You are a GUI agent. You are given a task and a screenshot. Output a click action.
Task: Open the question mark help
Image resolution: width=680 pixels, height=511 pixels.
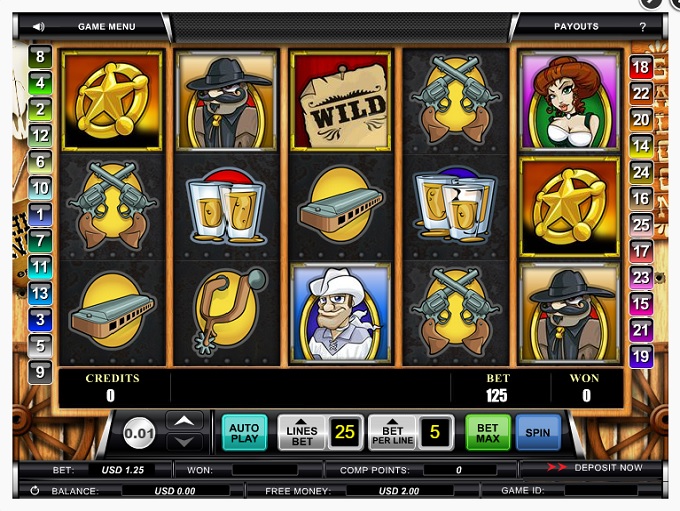(642, 26)
